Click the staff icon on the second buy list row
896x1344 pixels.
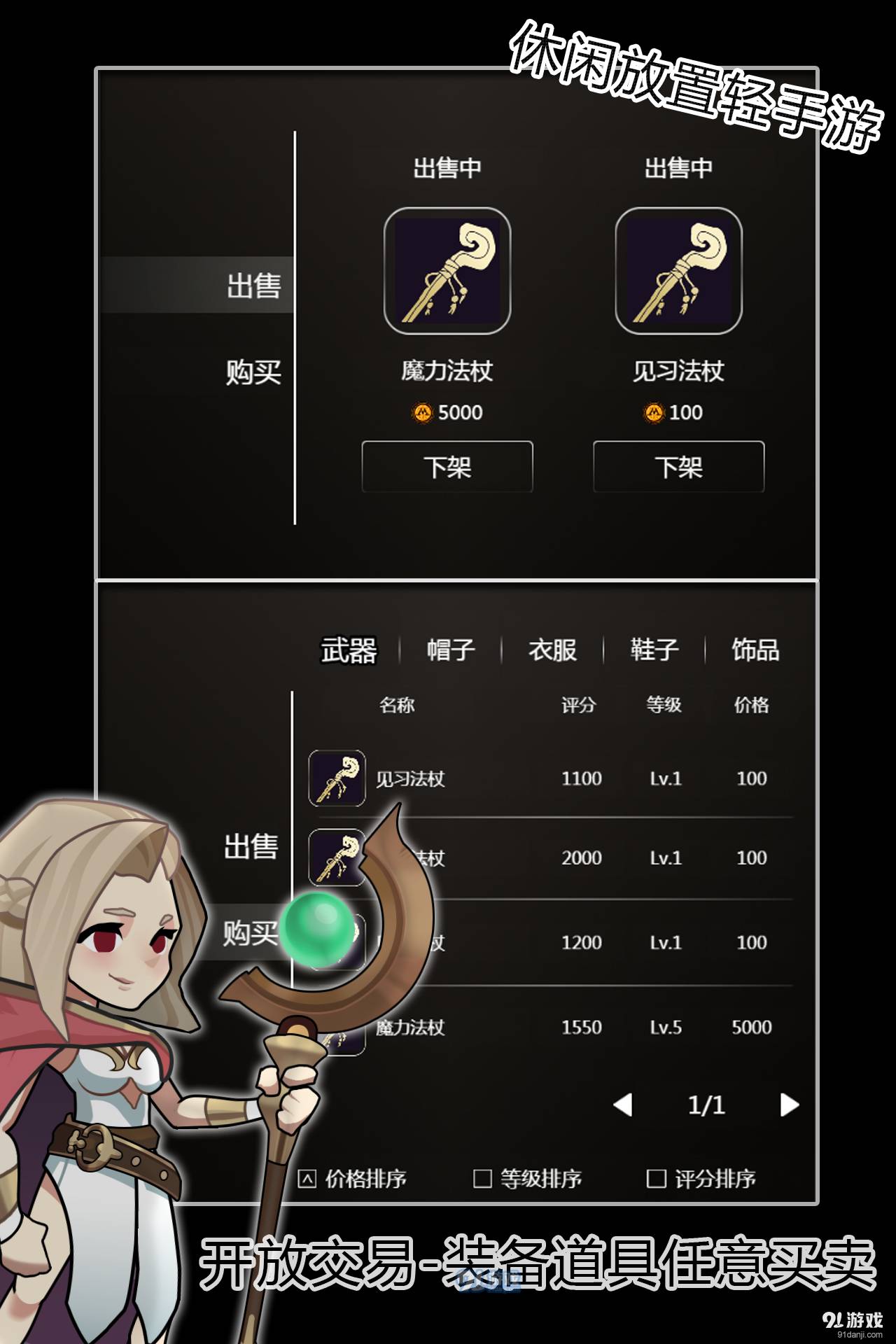pyautogui.click(x=337, y=857)
